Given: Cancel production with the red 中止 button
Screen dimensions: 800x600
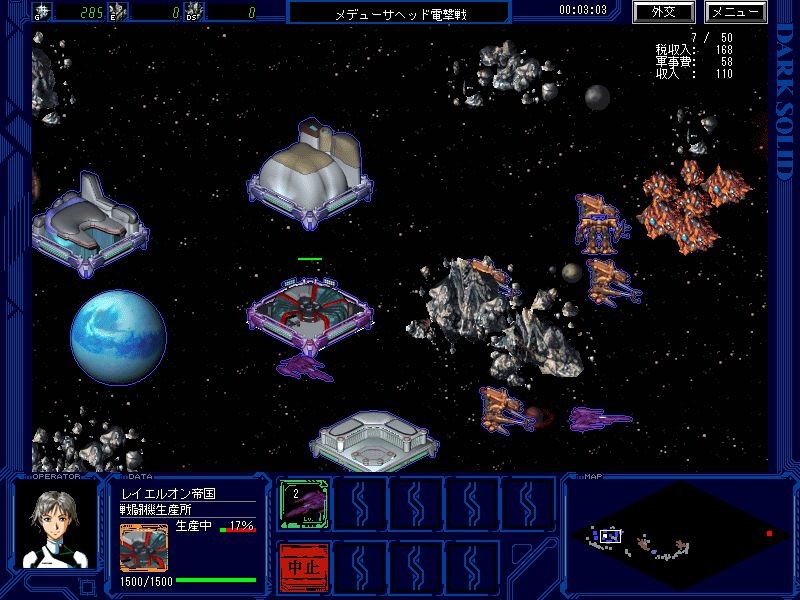Looking at the screenshot, I should [x=301, y=566].
